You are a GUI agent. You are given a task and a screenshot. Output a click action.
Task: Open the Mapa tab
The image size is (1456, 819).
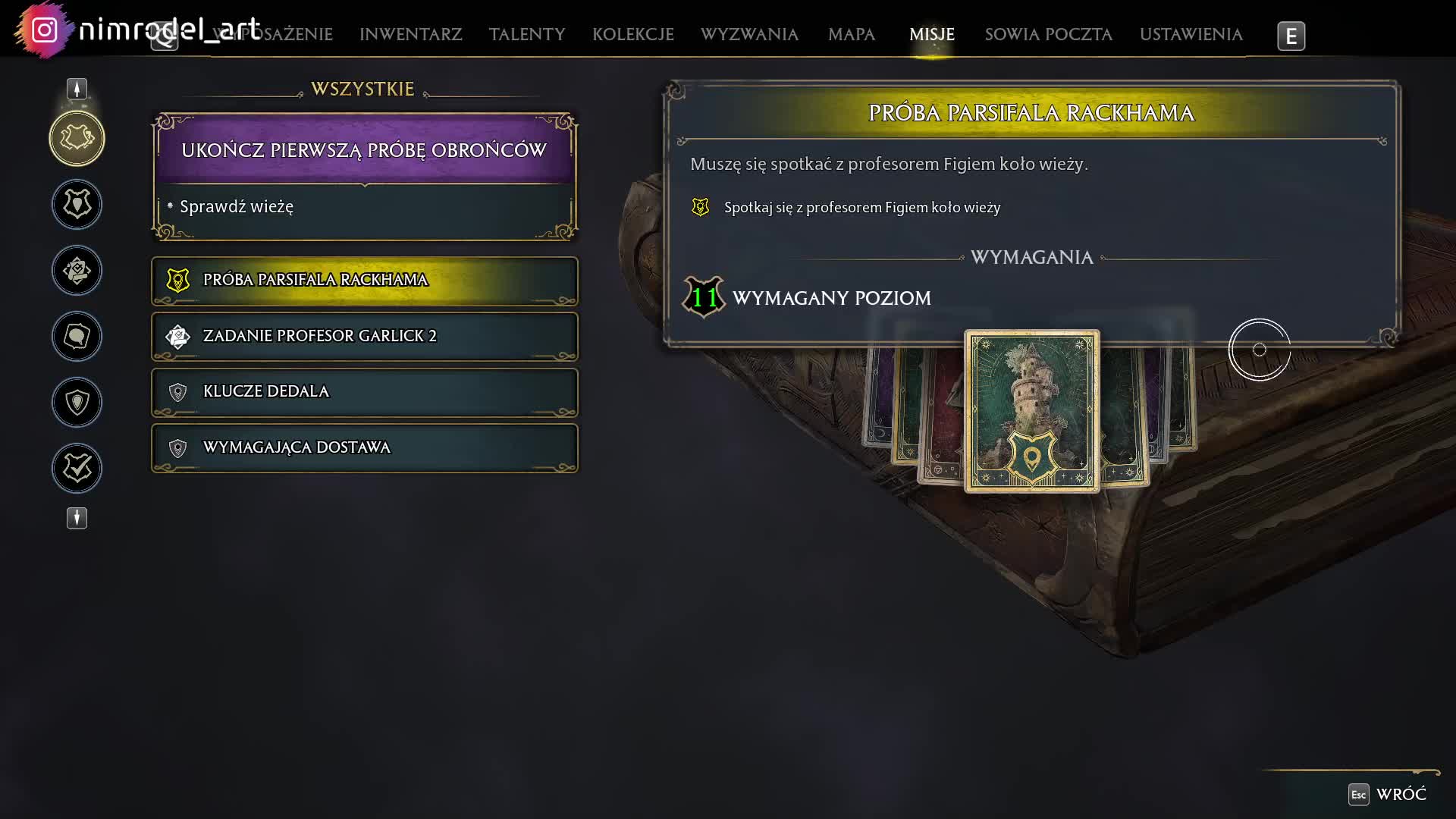point(851,35)
